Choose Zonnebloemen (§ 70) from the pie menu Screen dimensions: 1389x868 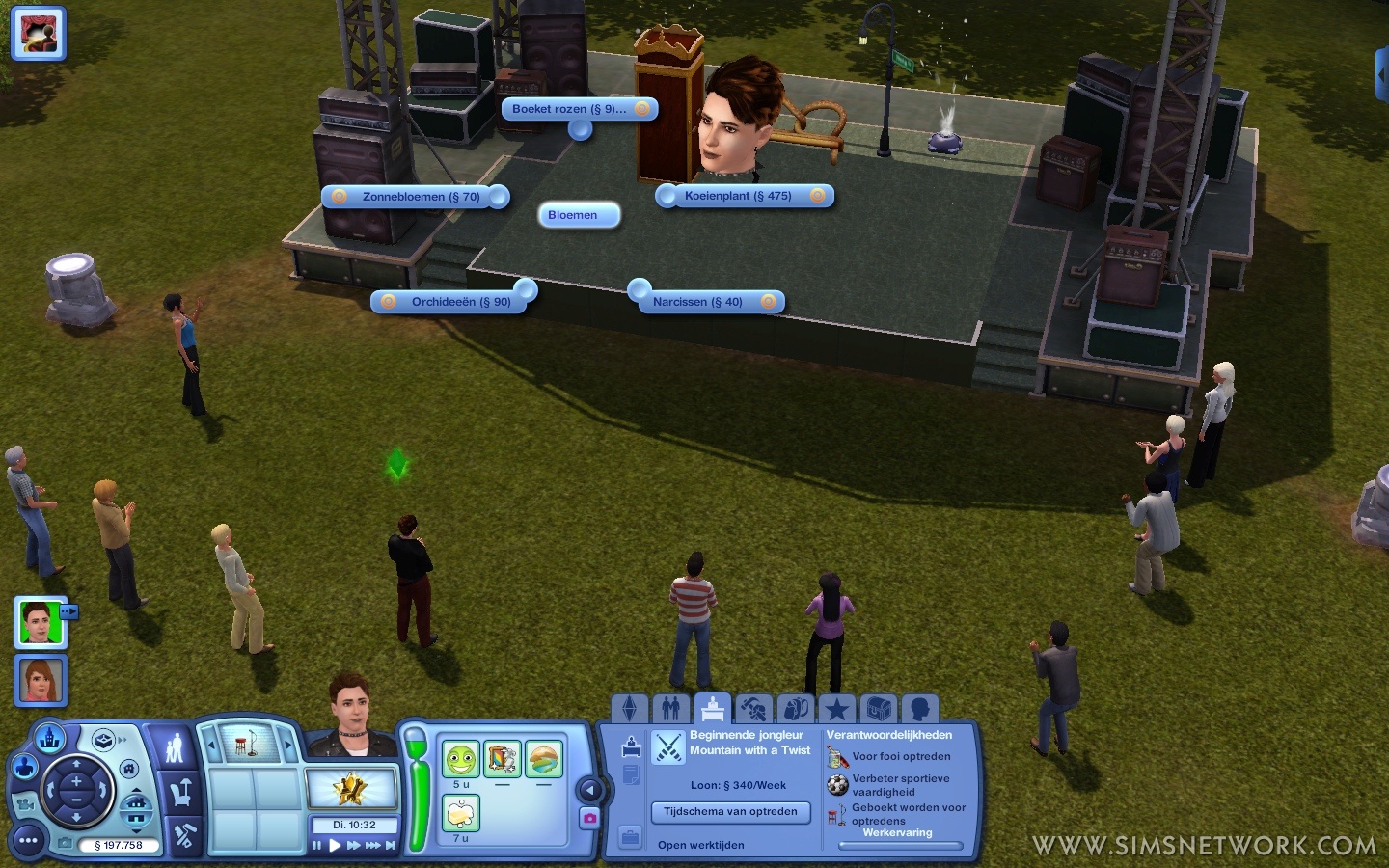click(421, 197)
